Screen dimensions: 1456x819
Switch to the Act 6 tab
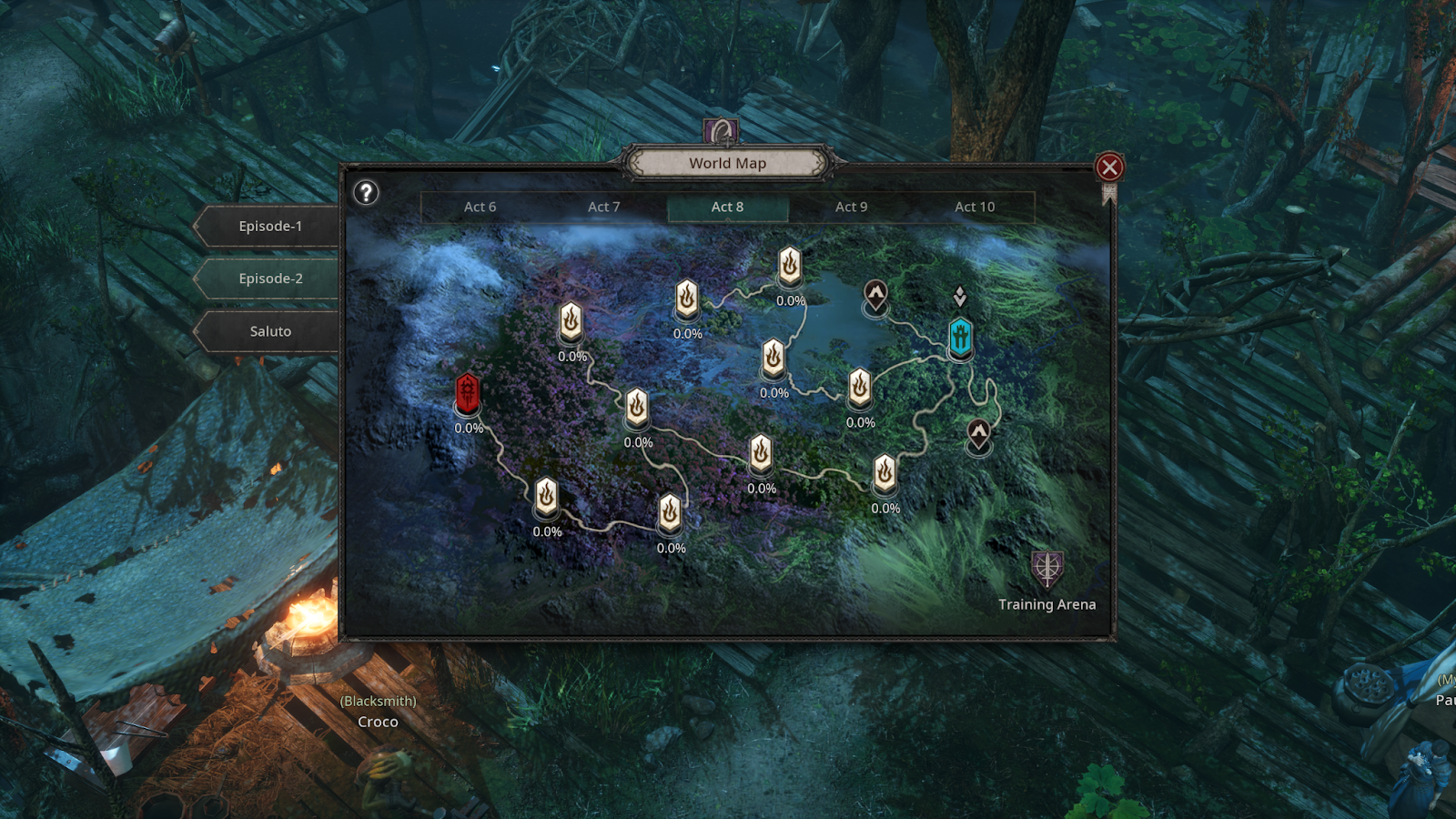[x=480, y=207]
